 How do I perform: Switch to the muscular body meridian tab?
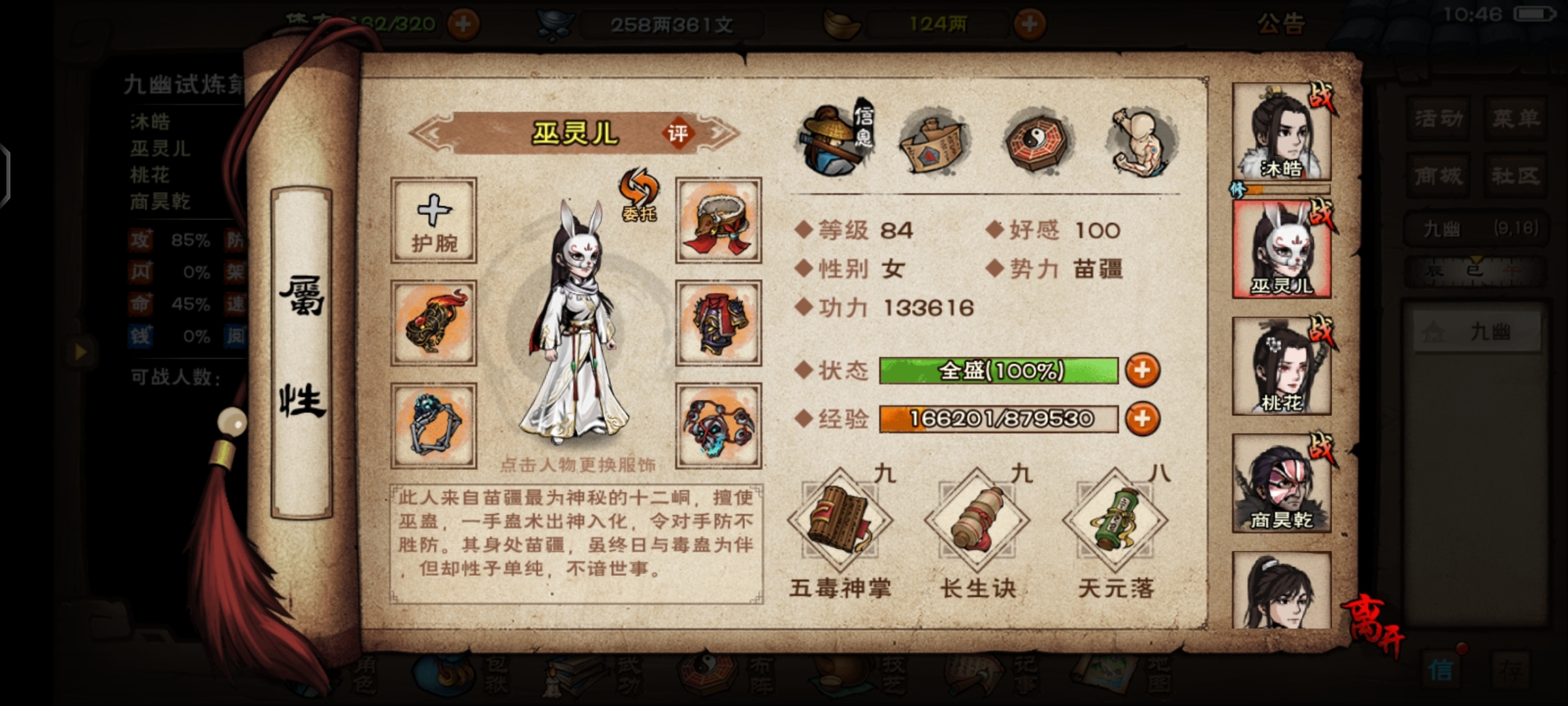(1142, 142)
